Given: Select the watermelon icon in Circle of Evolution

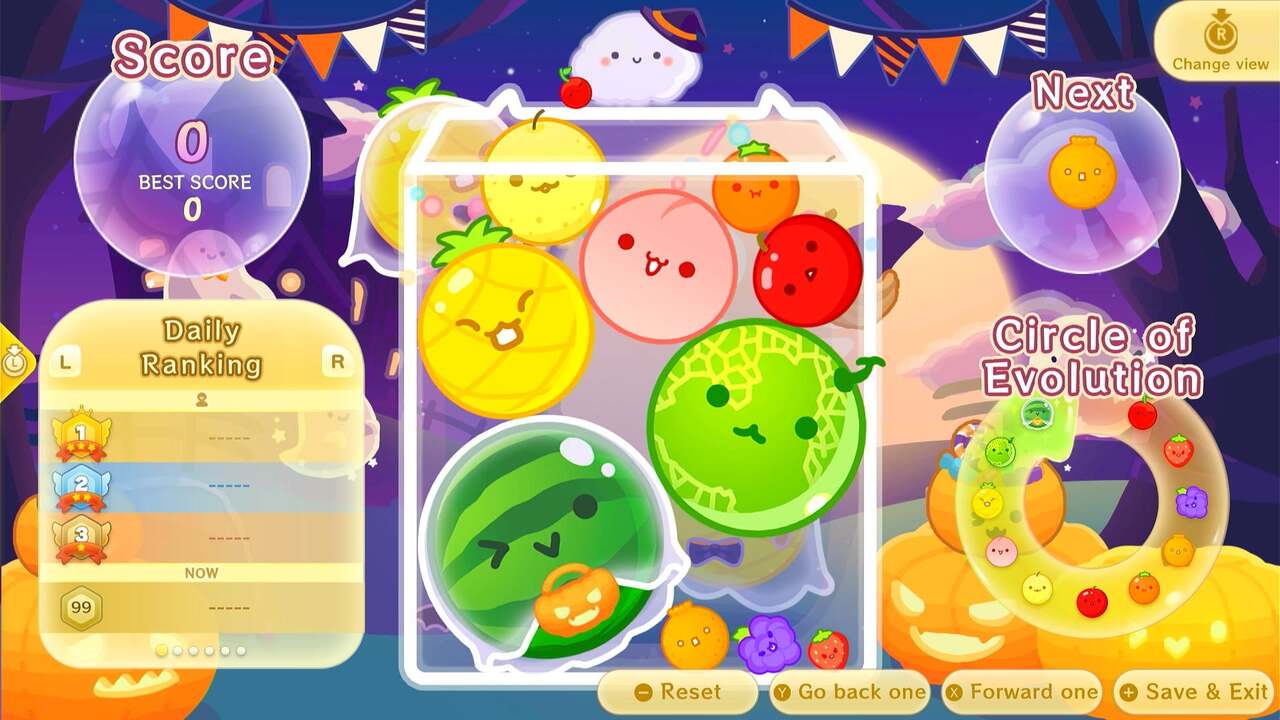Looking at the screenshot, I should pyautogui.click(x=1036, y=414).
